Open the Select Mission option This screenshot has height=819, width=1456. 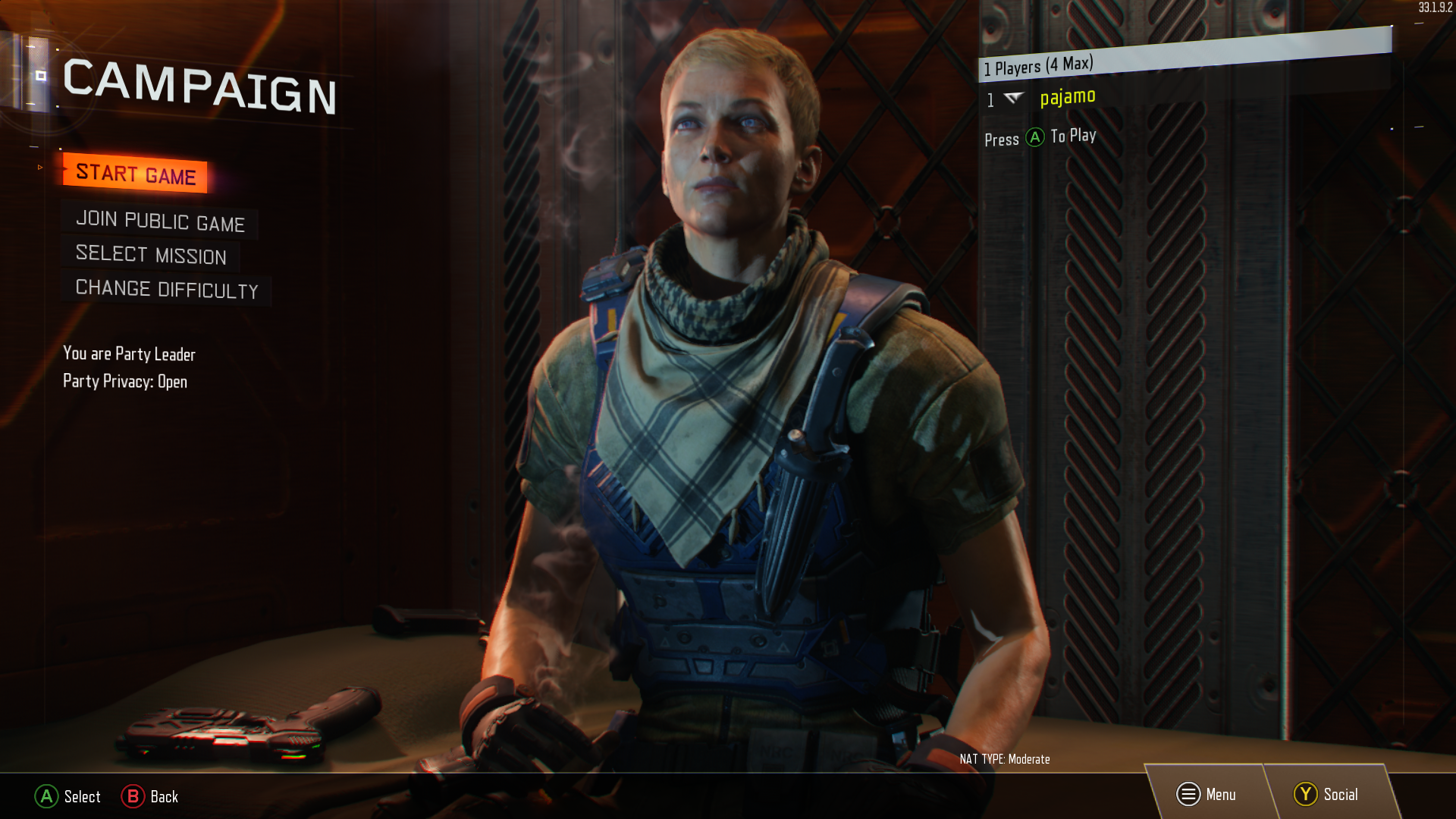pyautogui.click(x=151, y=255)
